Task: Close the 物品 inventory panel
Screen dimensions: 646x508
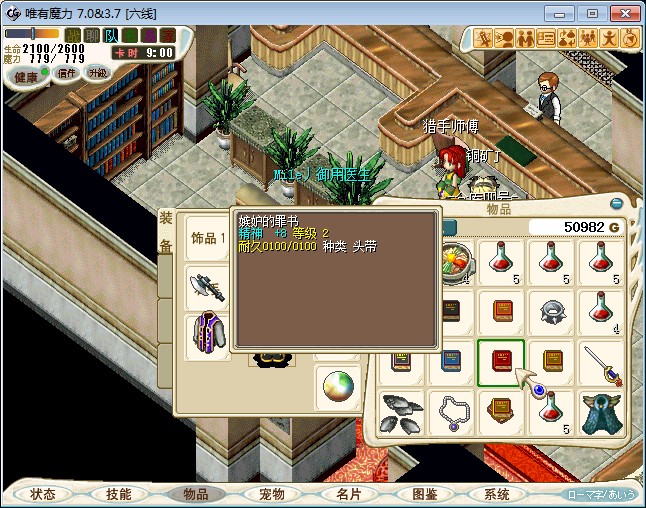Action: click(616, 203)
